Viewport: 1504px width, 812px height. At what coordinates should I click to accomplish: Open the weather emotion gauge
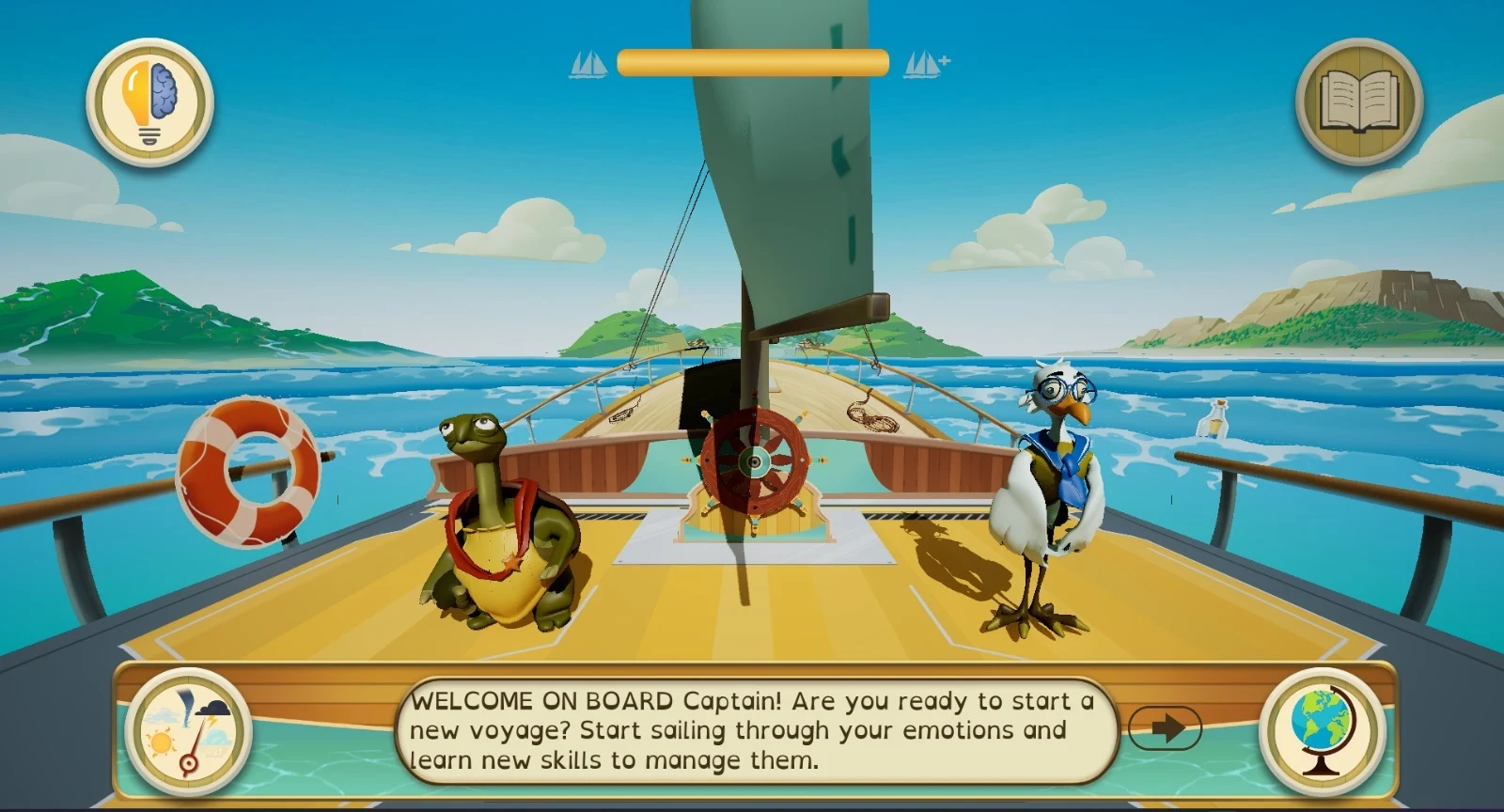pos(189,732)
